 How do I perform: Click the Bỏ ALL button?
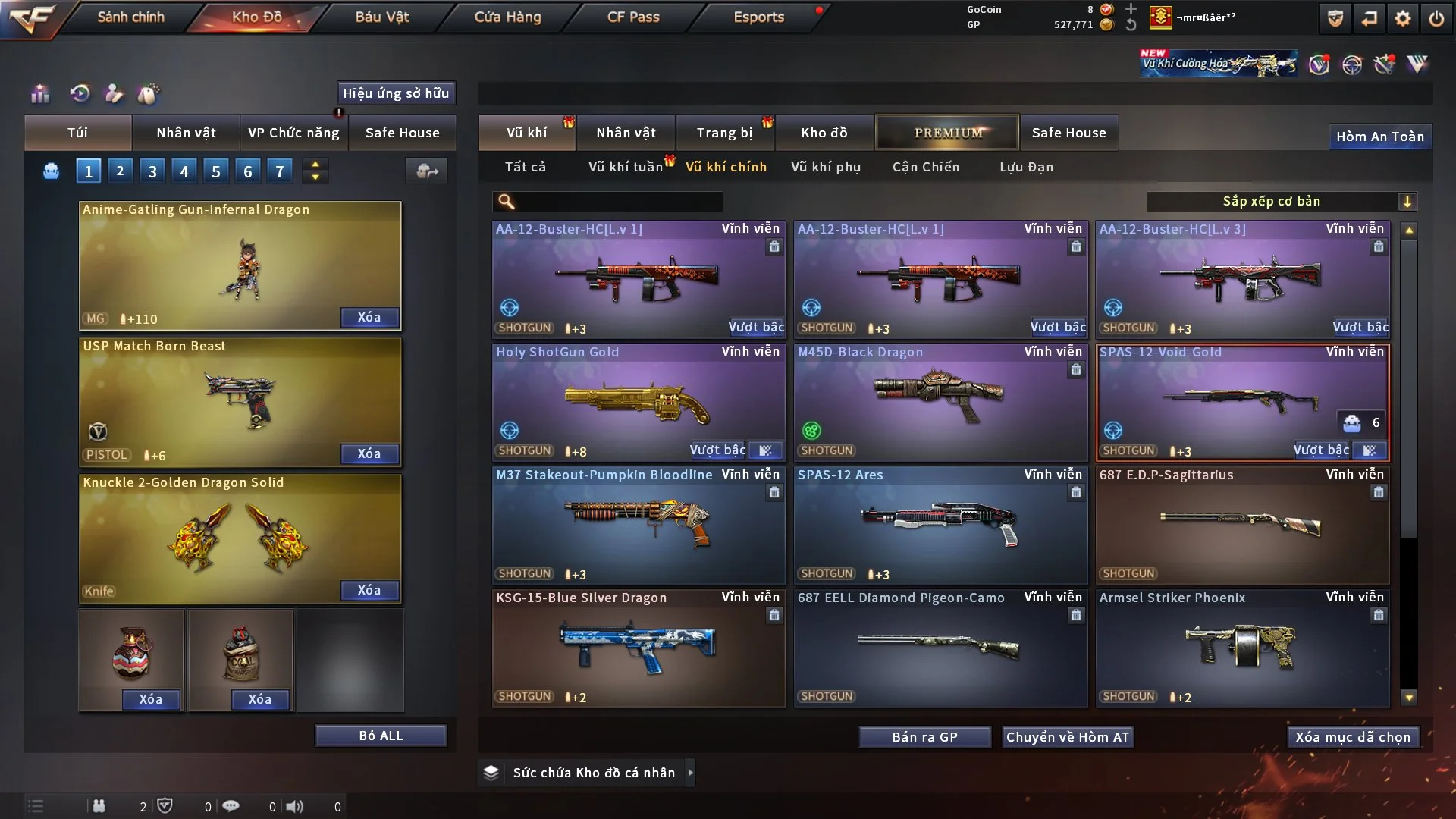[381, 736]
